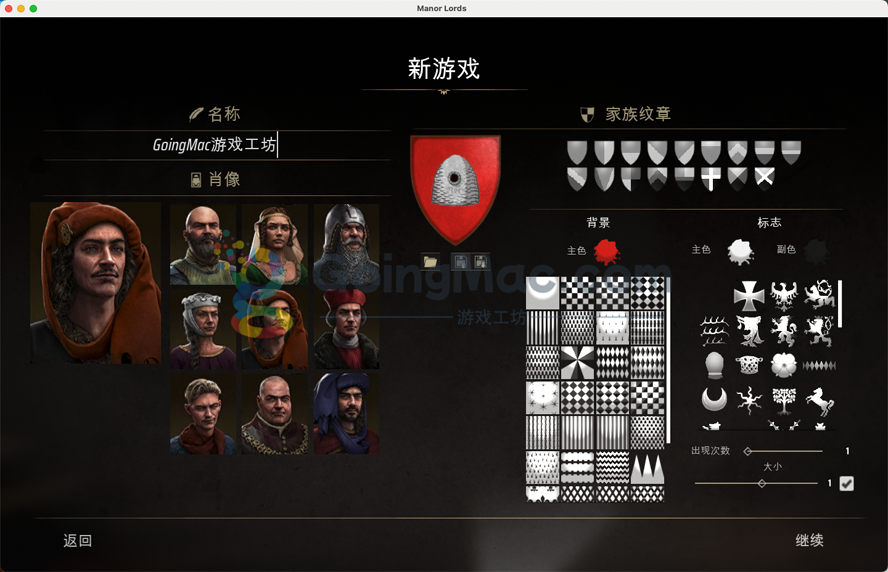Choose the woman with green dress portrait
The width and height of the screenshot is (888, 572).
[274, 245]
